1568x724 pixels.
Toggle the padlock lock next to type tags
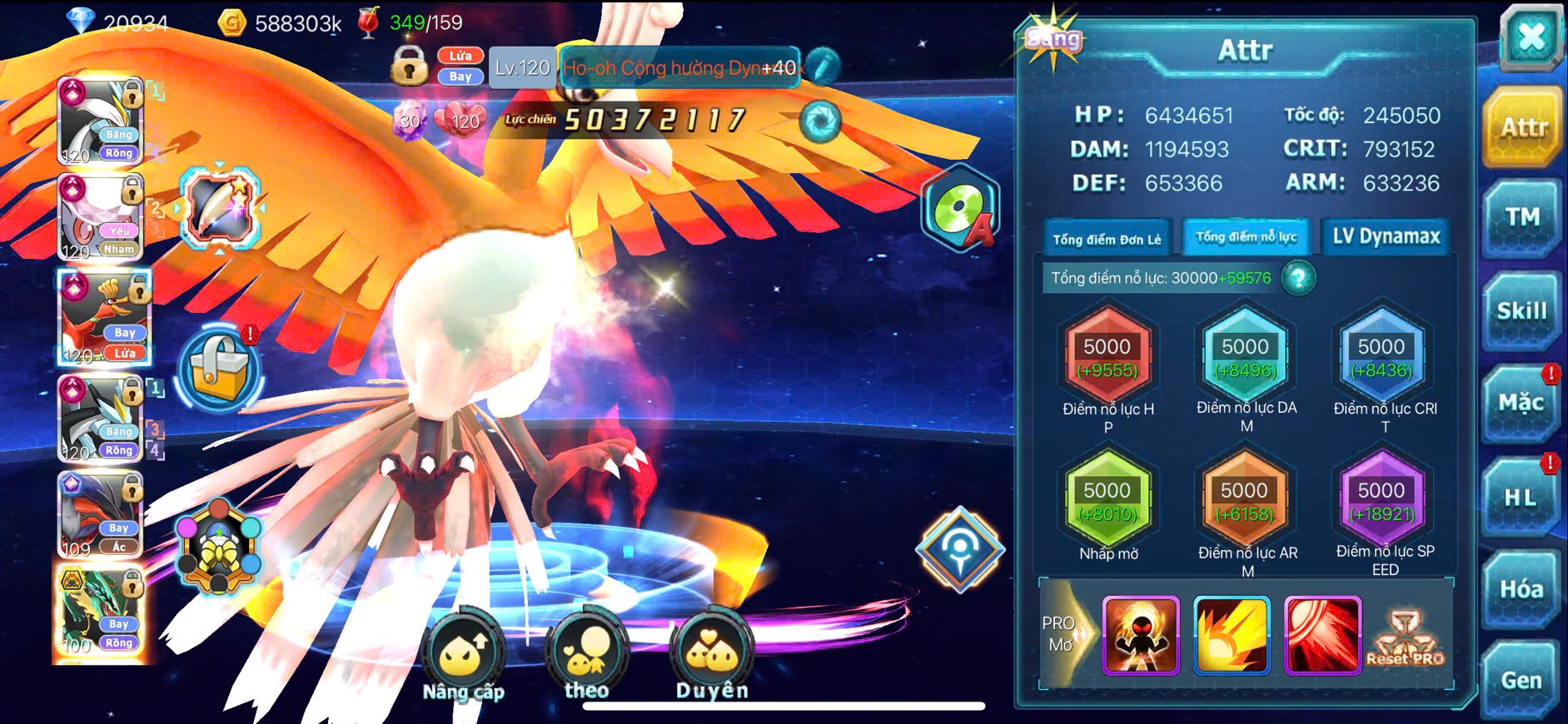coord(409,65)
